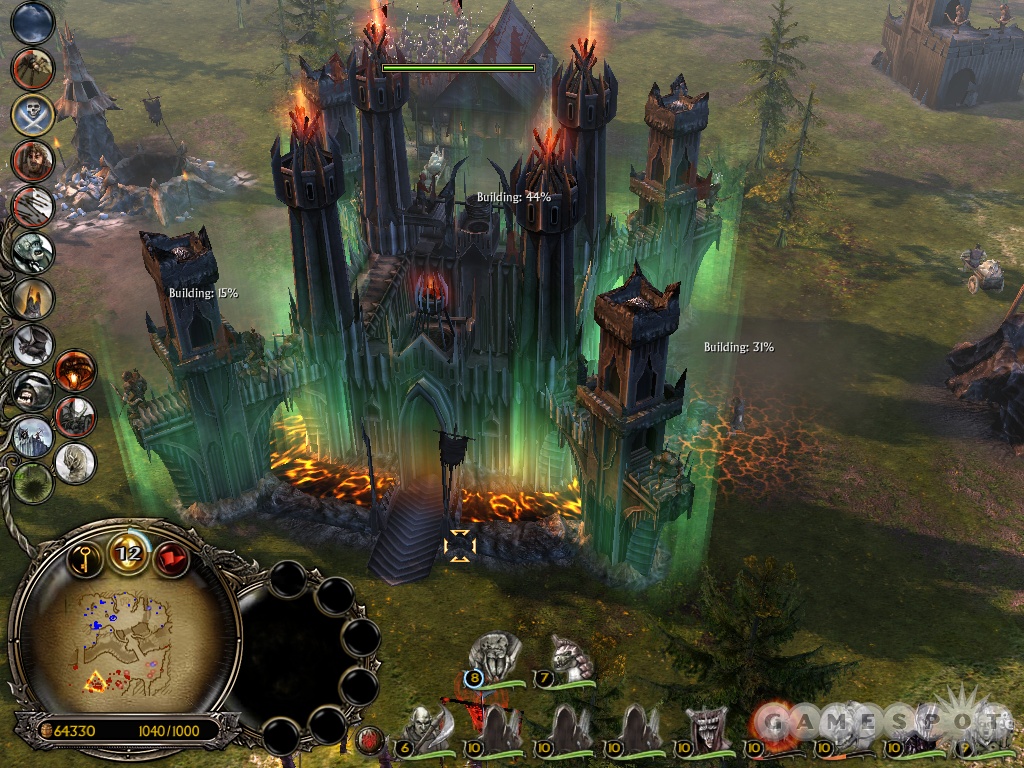Image resolution: width=1024 pixels, height=768 pixels.
Task: Select the pale troll face power
Action: pyautogui.click(x=33, y=252)
